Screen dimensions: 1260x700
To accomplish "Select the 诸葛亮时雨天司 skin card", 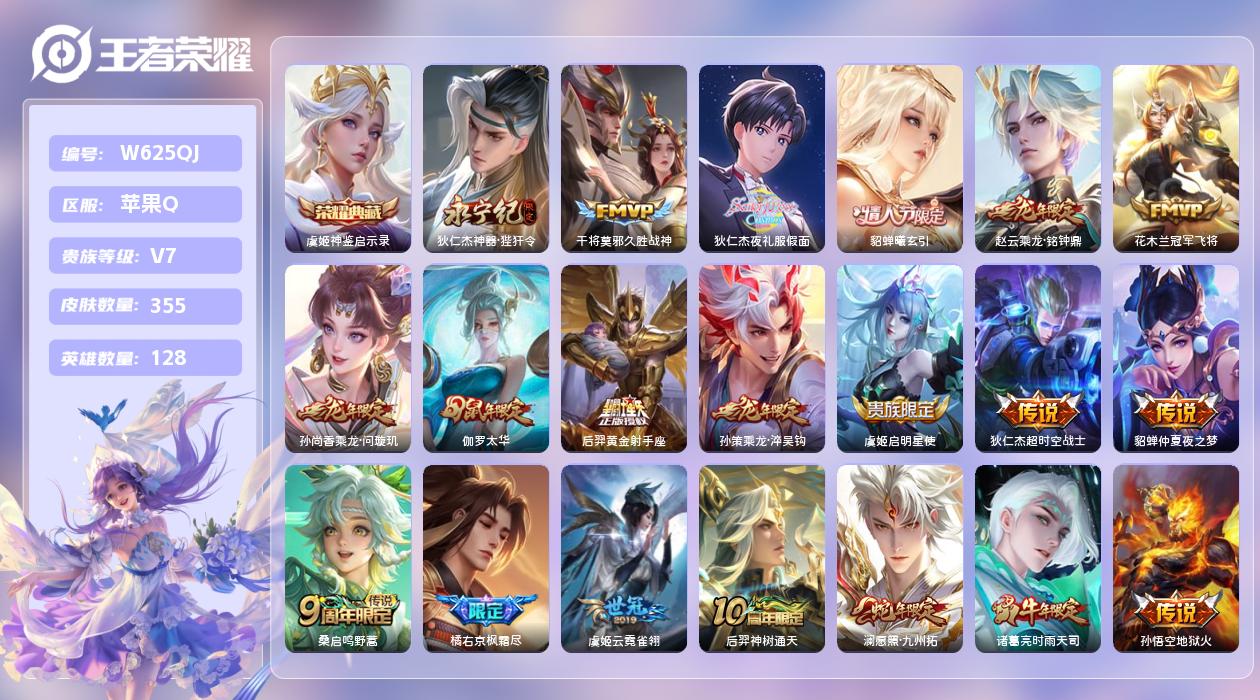I will click(x=1038, y=558).
